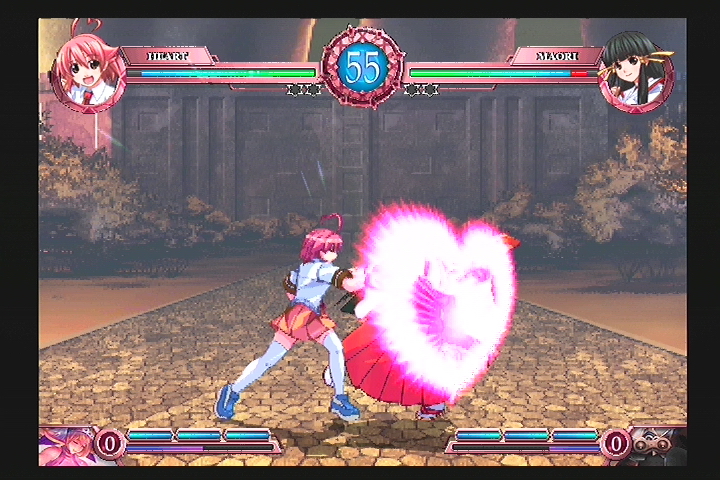Select the MAORI player name plate
The image size is (720, 480).
coord(556,56)
